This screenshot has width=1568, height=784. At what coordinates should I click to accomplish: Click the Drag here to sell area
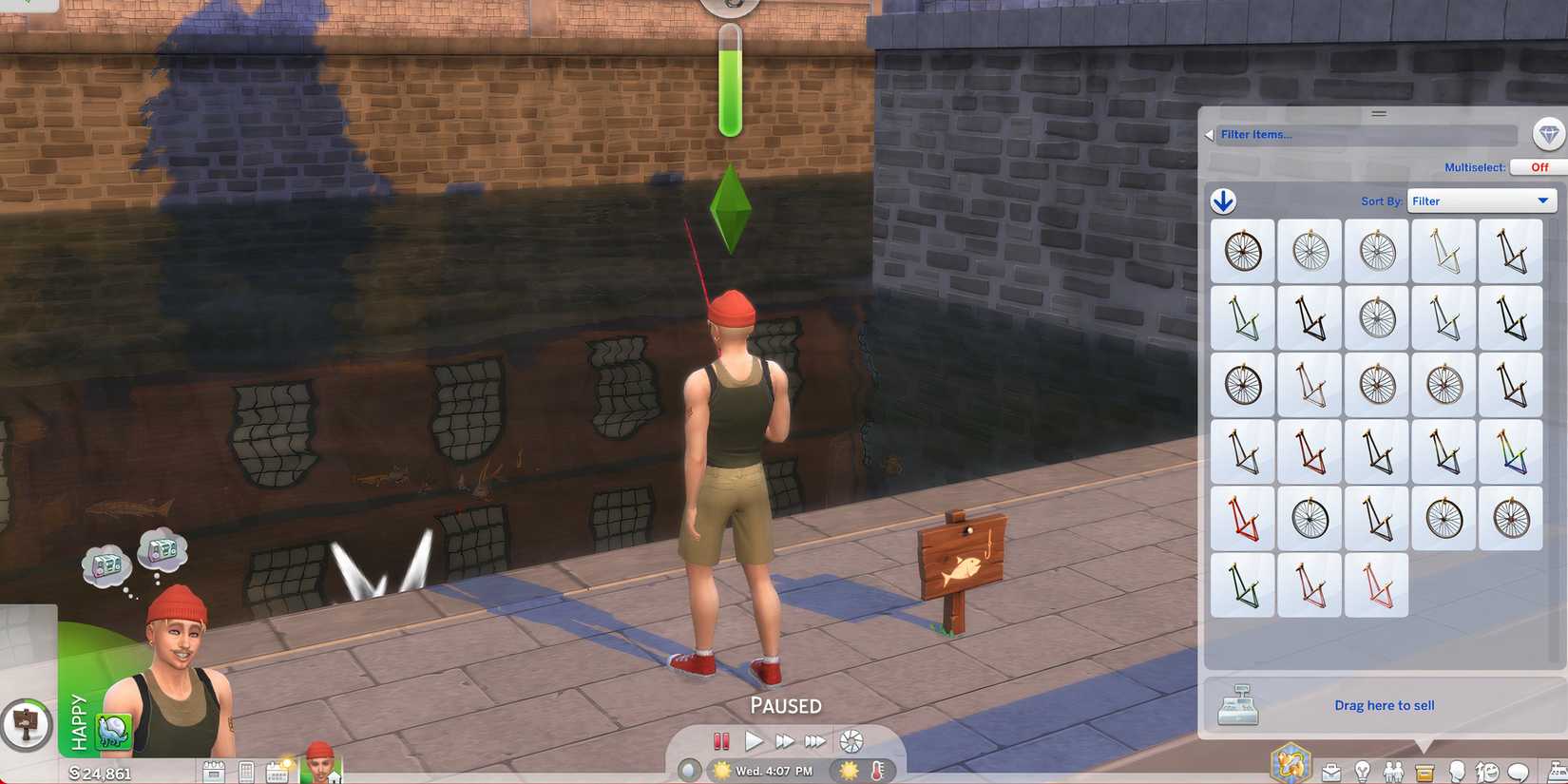point(1385,705)
